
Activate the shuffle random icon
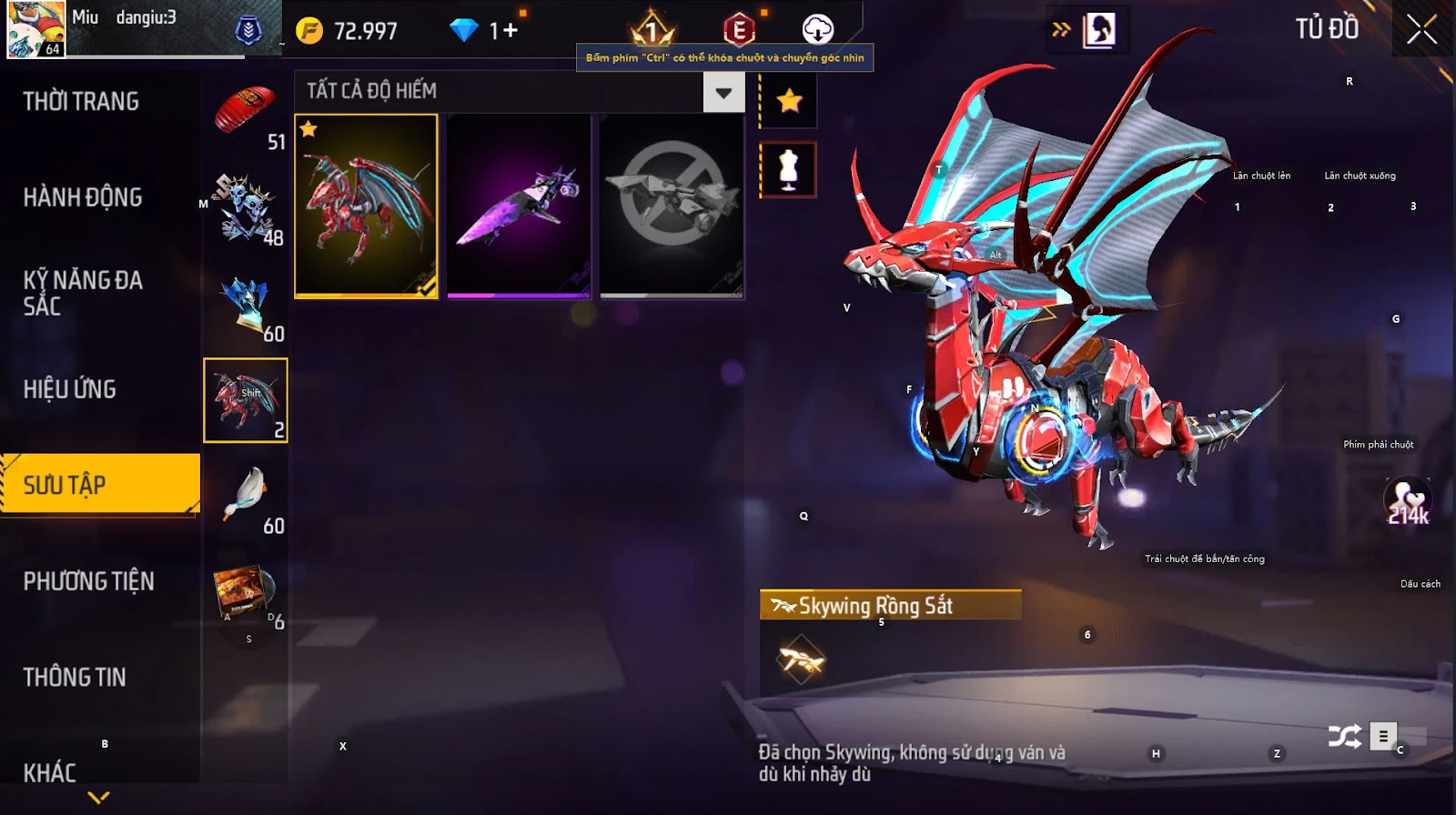coord(1344,736)
